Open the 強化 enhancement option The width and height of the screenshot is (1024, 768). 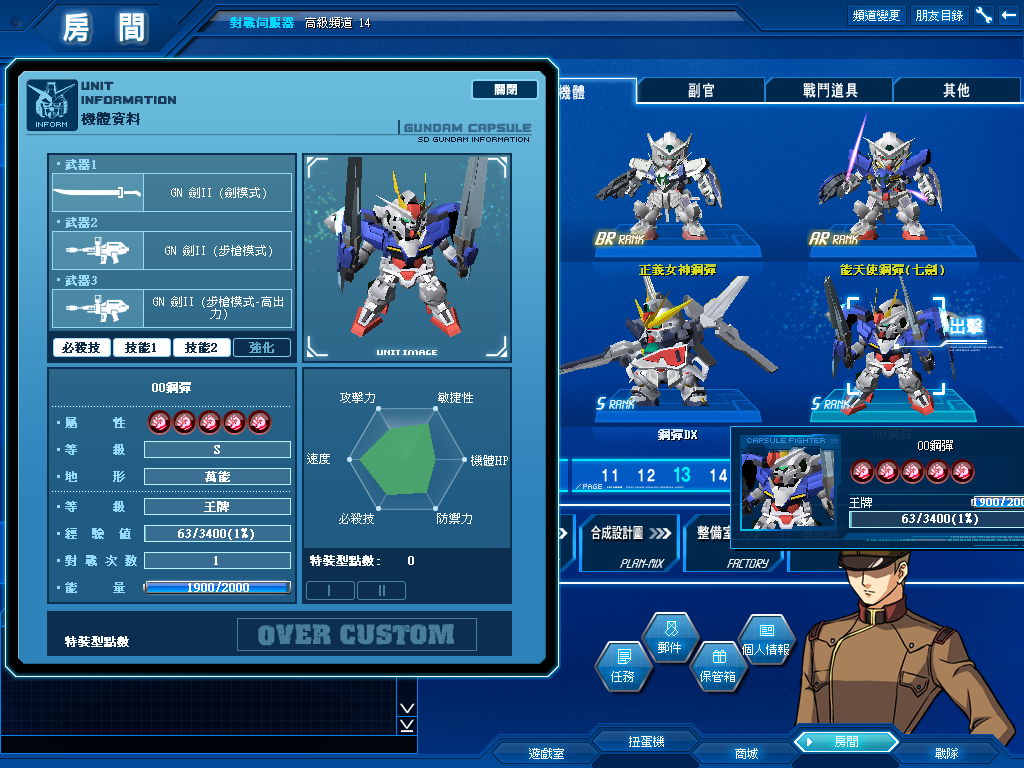[262, 348]
